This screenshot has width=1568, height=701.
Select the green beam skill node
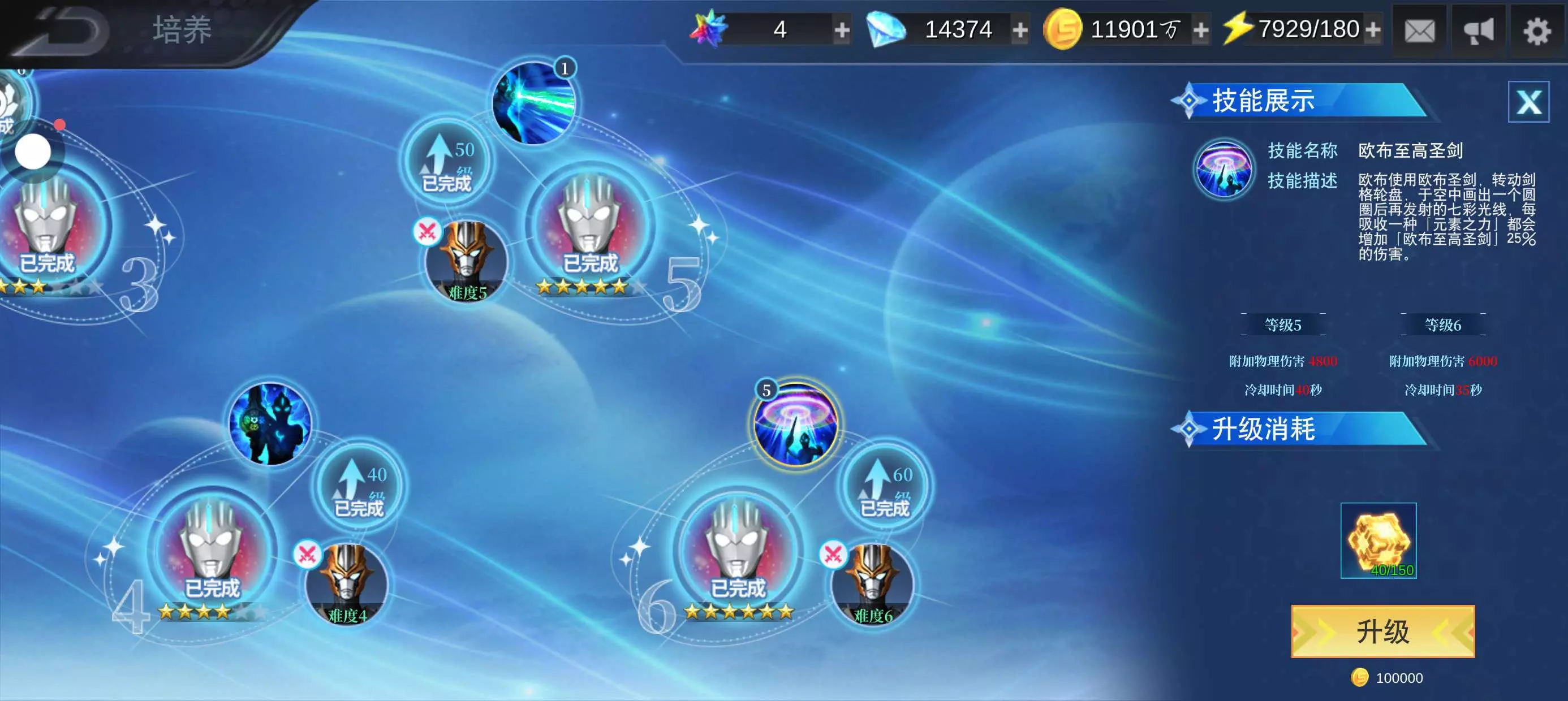point(534,103)
